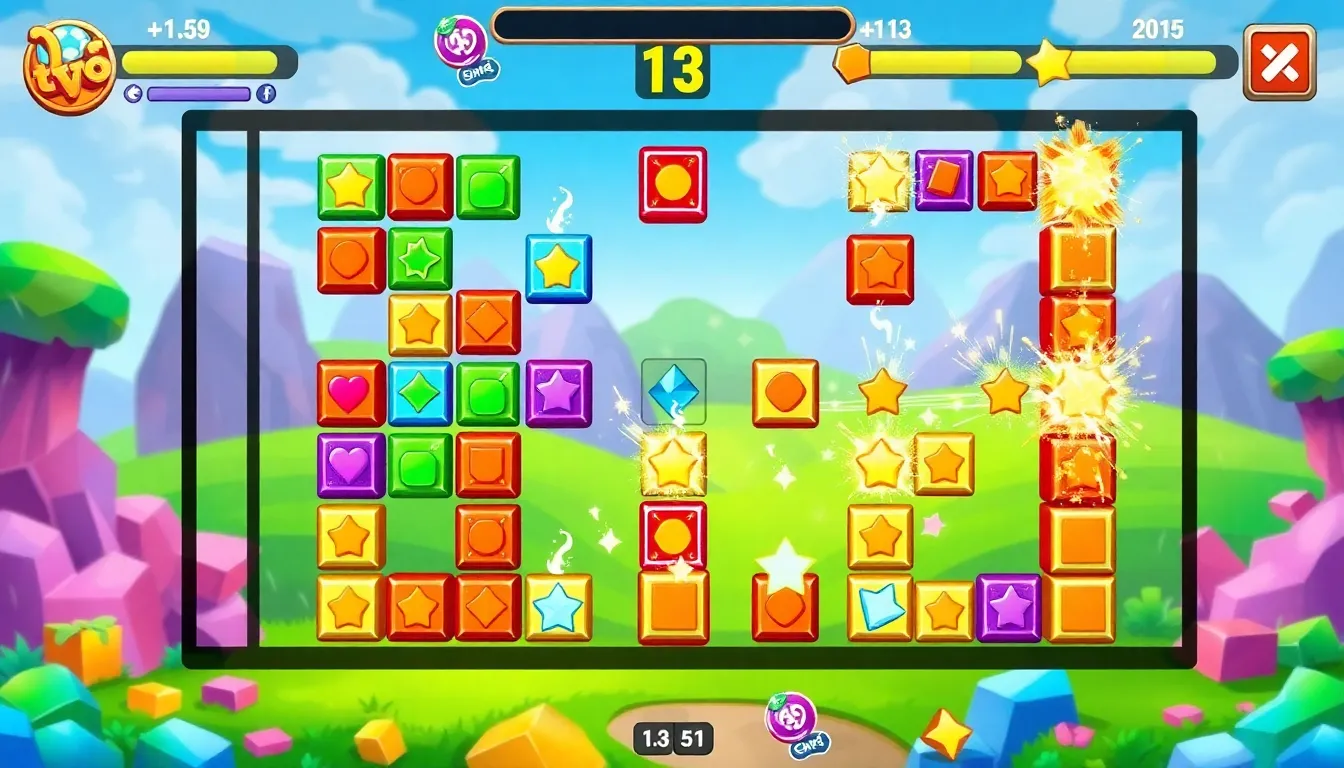Click the small left arrow by the purple bar
1344x768 pixels.
(133, 94)
